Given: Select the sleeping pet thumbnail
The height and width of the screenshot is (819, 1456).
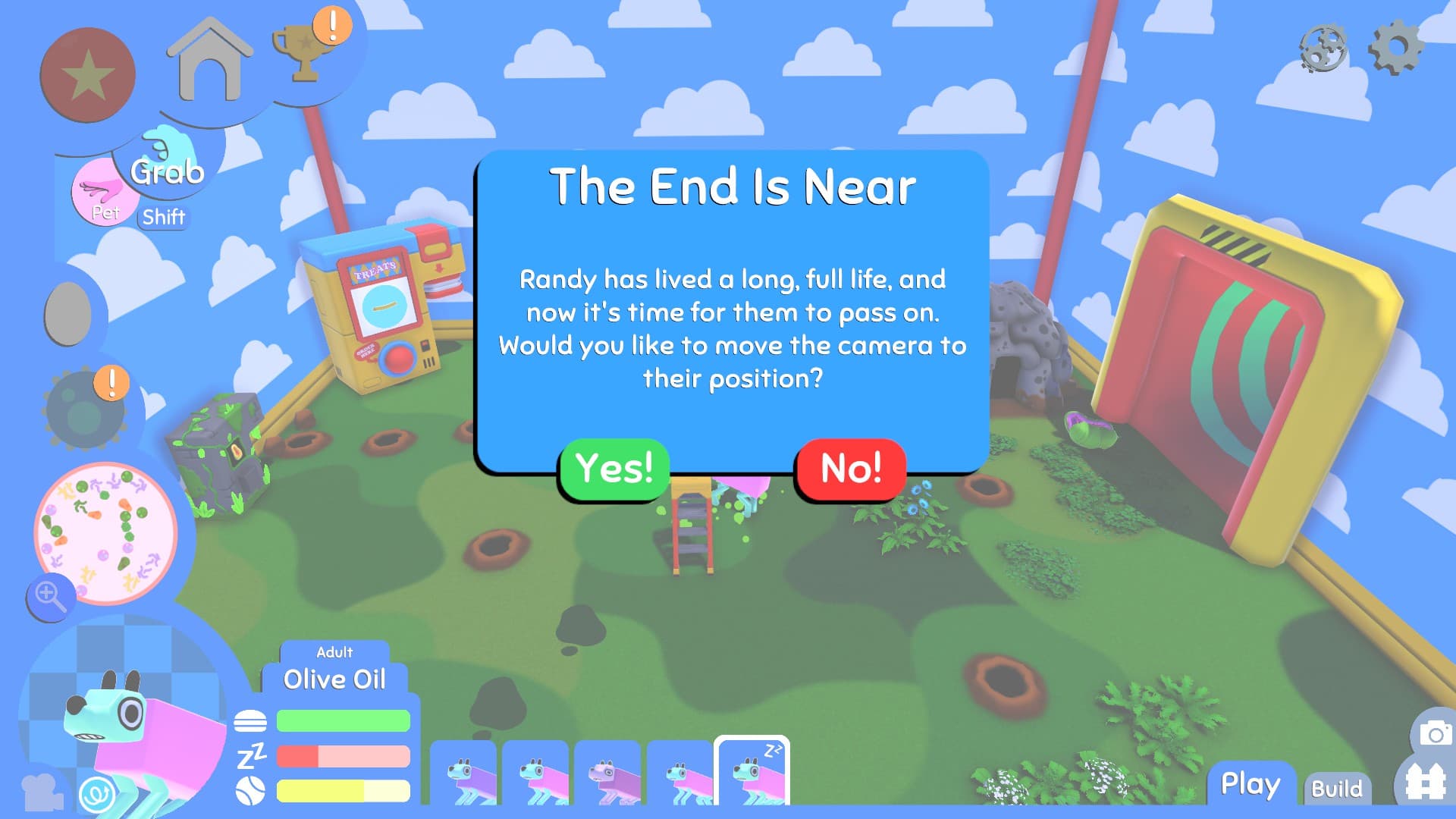Looking at the screenshot, I should [752, 771].
